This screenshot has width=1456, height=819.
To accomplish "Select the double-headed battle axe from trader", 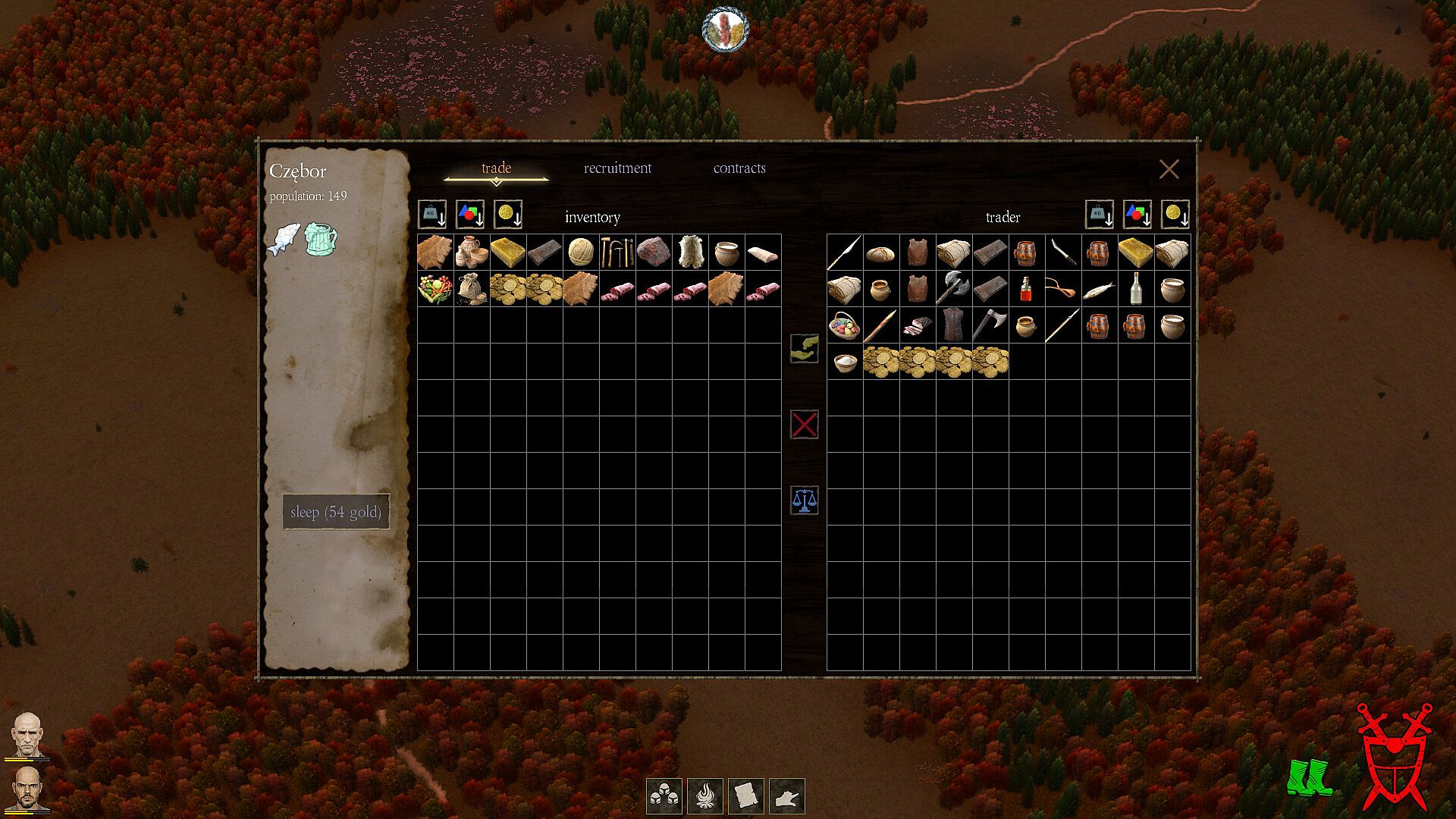I will click(x=953, y=289).
